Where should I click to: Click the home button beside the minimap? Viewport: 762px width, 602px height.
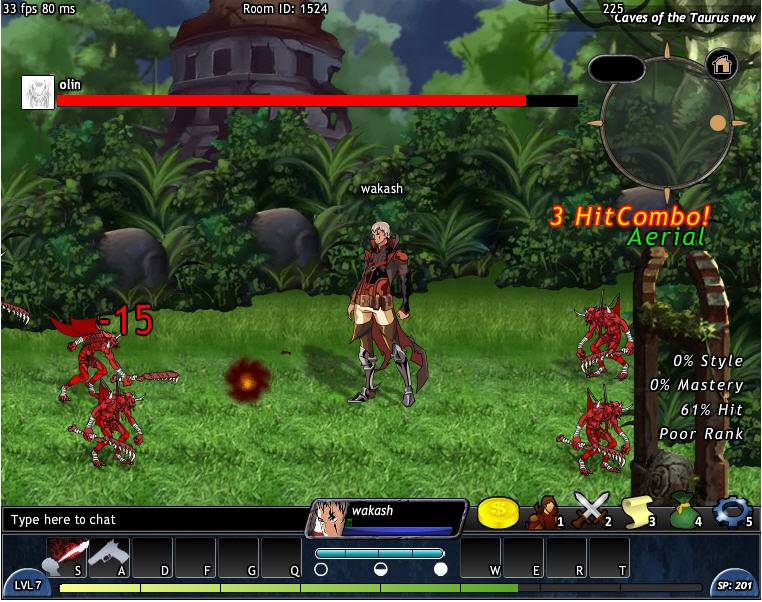point(721,65)
